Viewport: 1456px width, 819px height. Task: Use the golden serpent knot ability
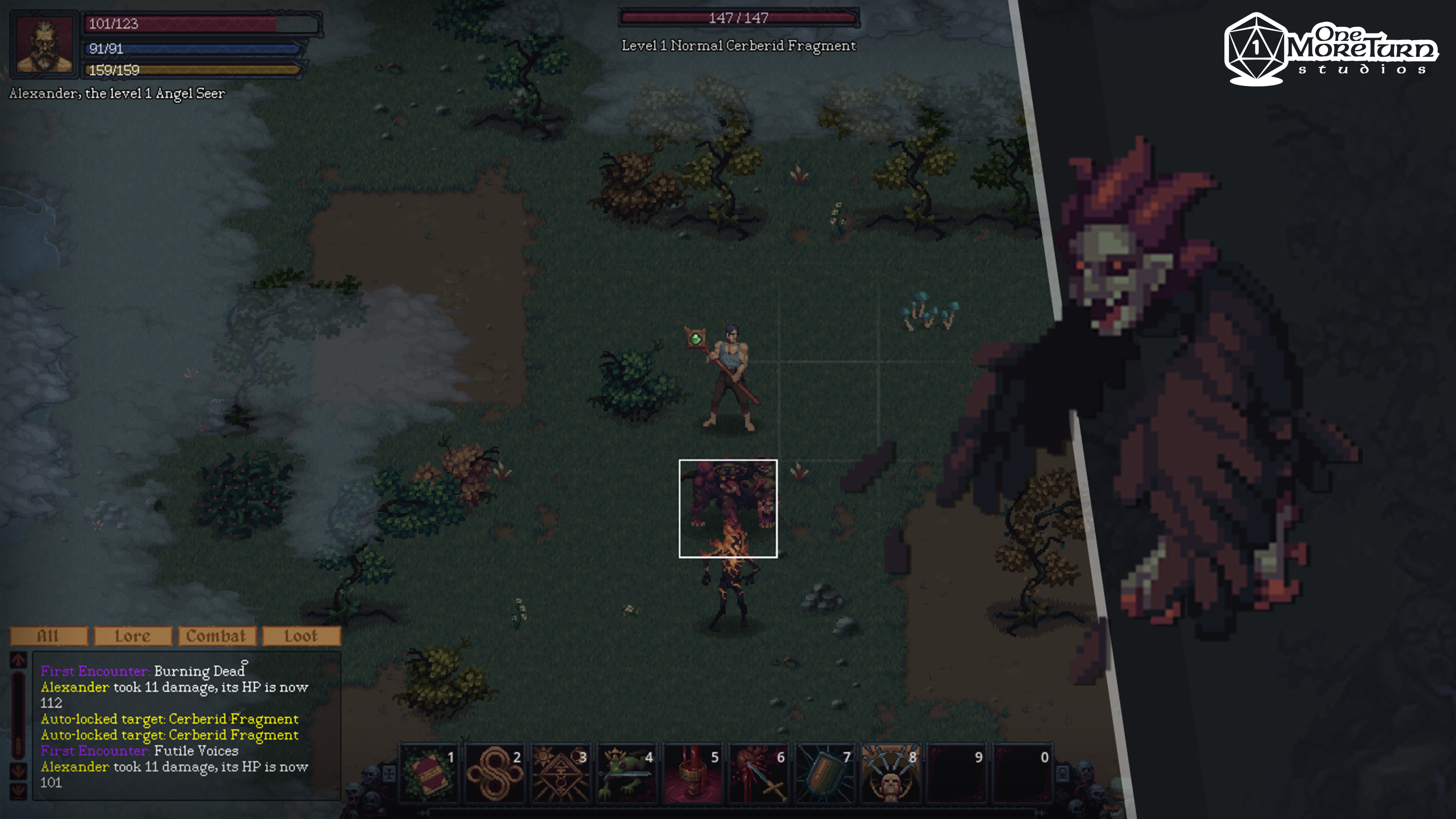(494, 773)
